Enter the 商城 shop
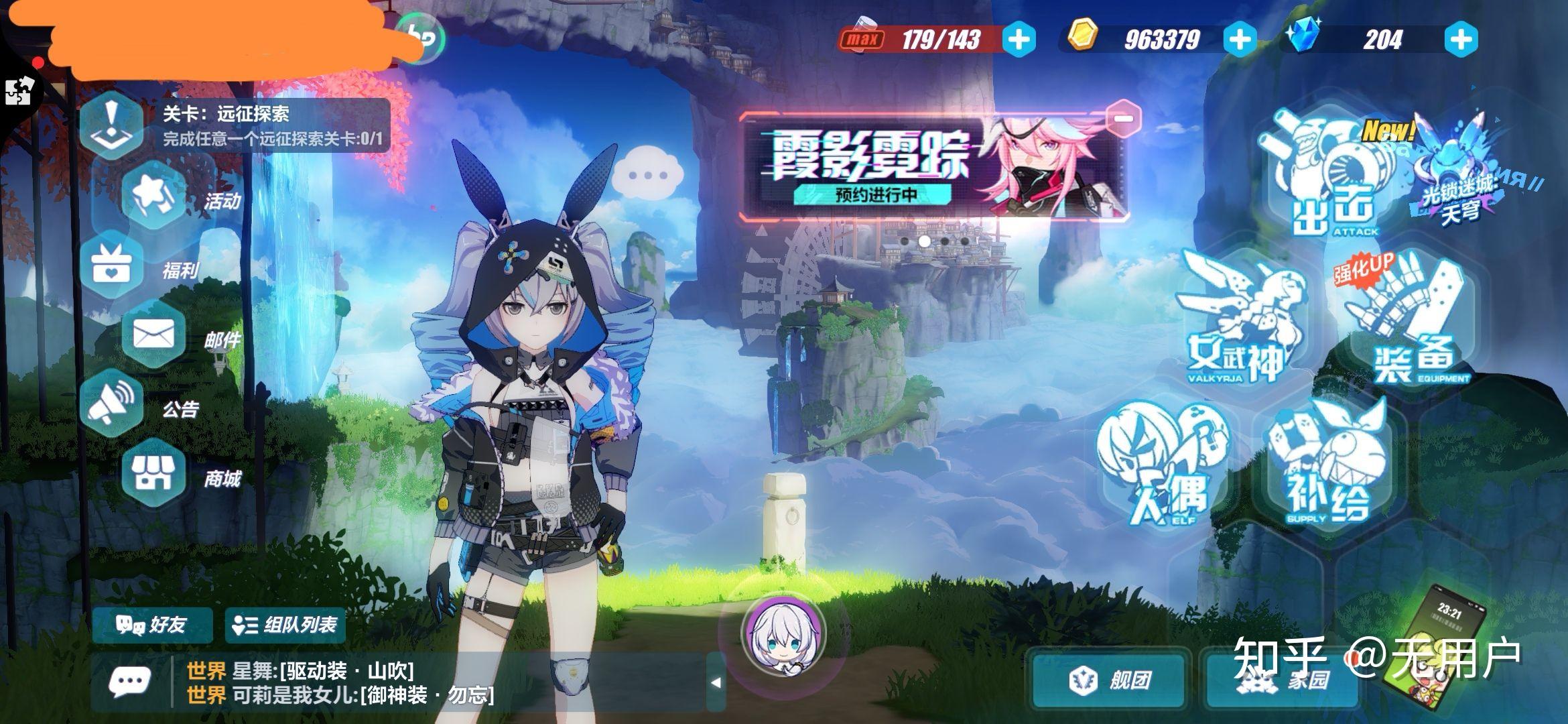The width and height of the screenshot is (1568, 724). pos(153,473)
